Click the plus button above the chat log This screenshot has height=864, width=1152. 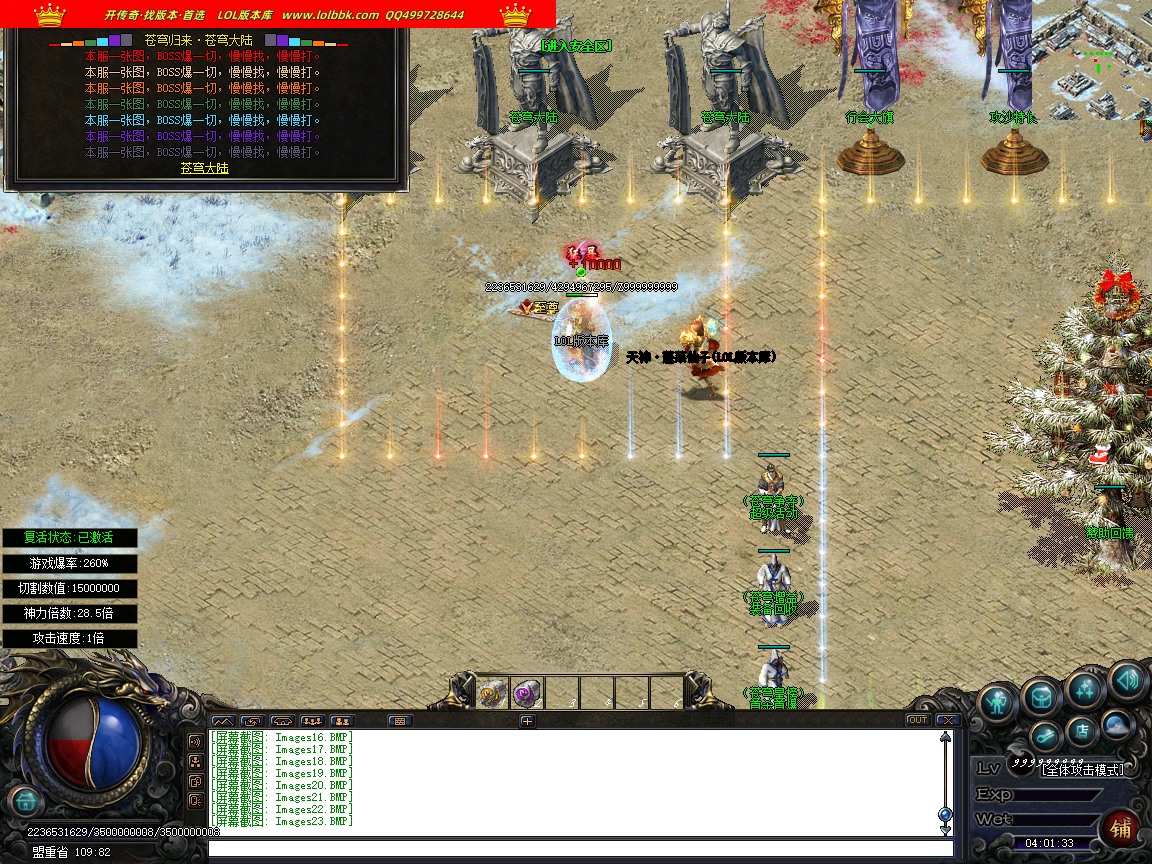[527, 720]
